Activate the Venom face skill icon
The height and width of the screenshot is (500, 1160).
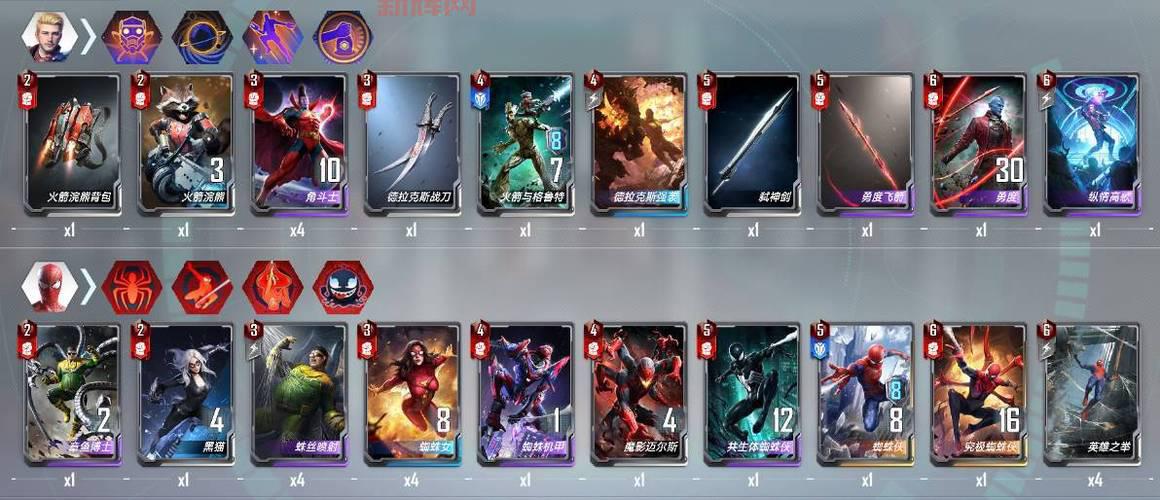point(342,287)
